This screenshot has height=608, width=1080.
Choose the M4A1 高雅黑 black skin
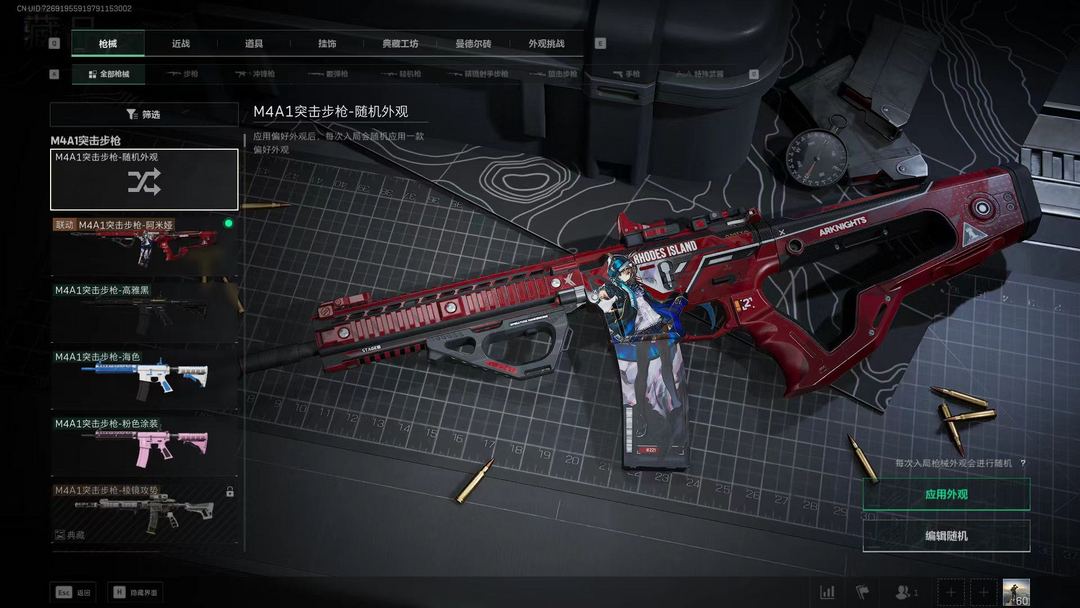[x=144, y=312]
